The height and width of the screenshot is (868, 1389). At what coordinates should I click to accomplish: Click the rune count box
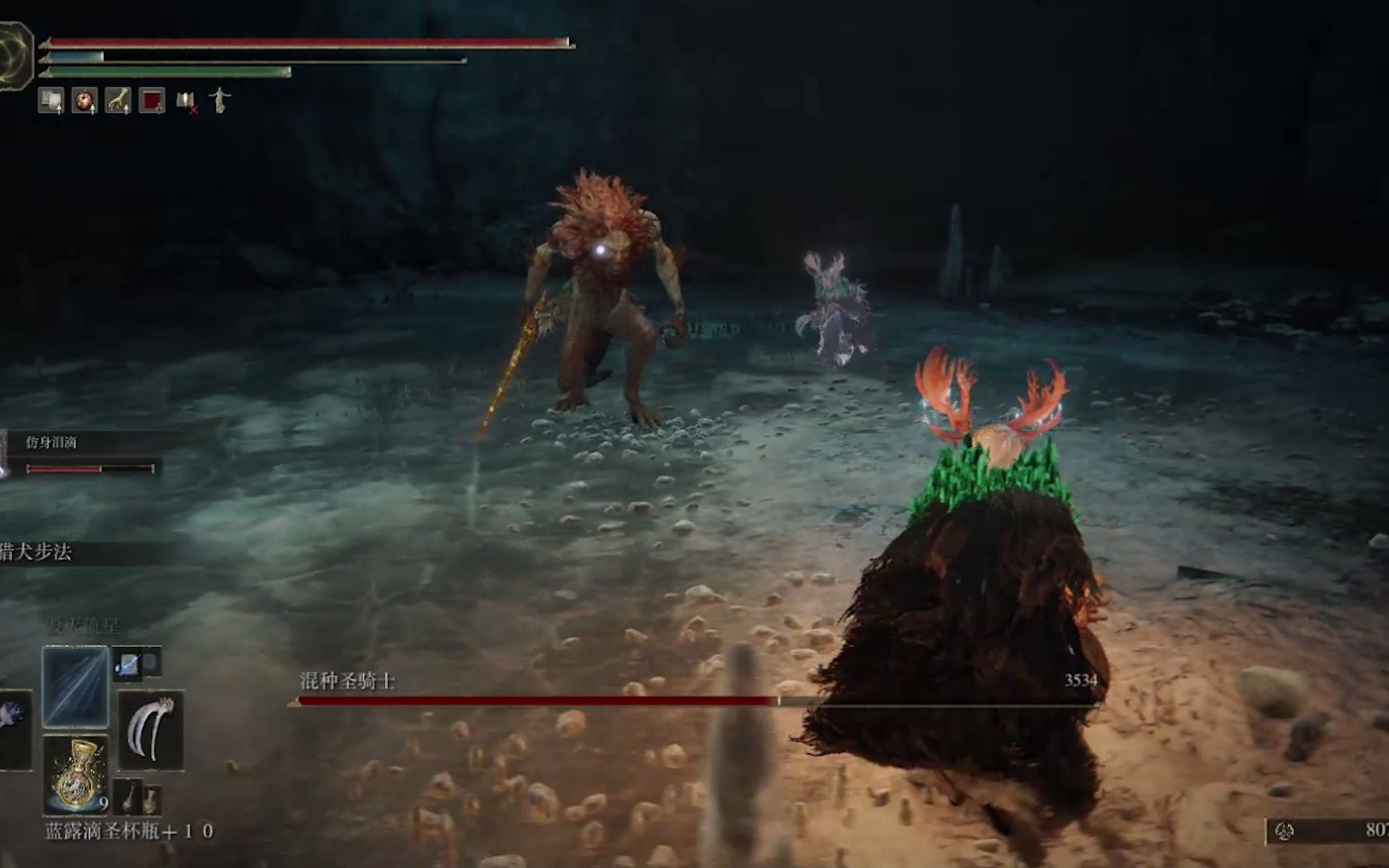coord(1328,831)
